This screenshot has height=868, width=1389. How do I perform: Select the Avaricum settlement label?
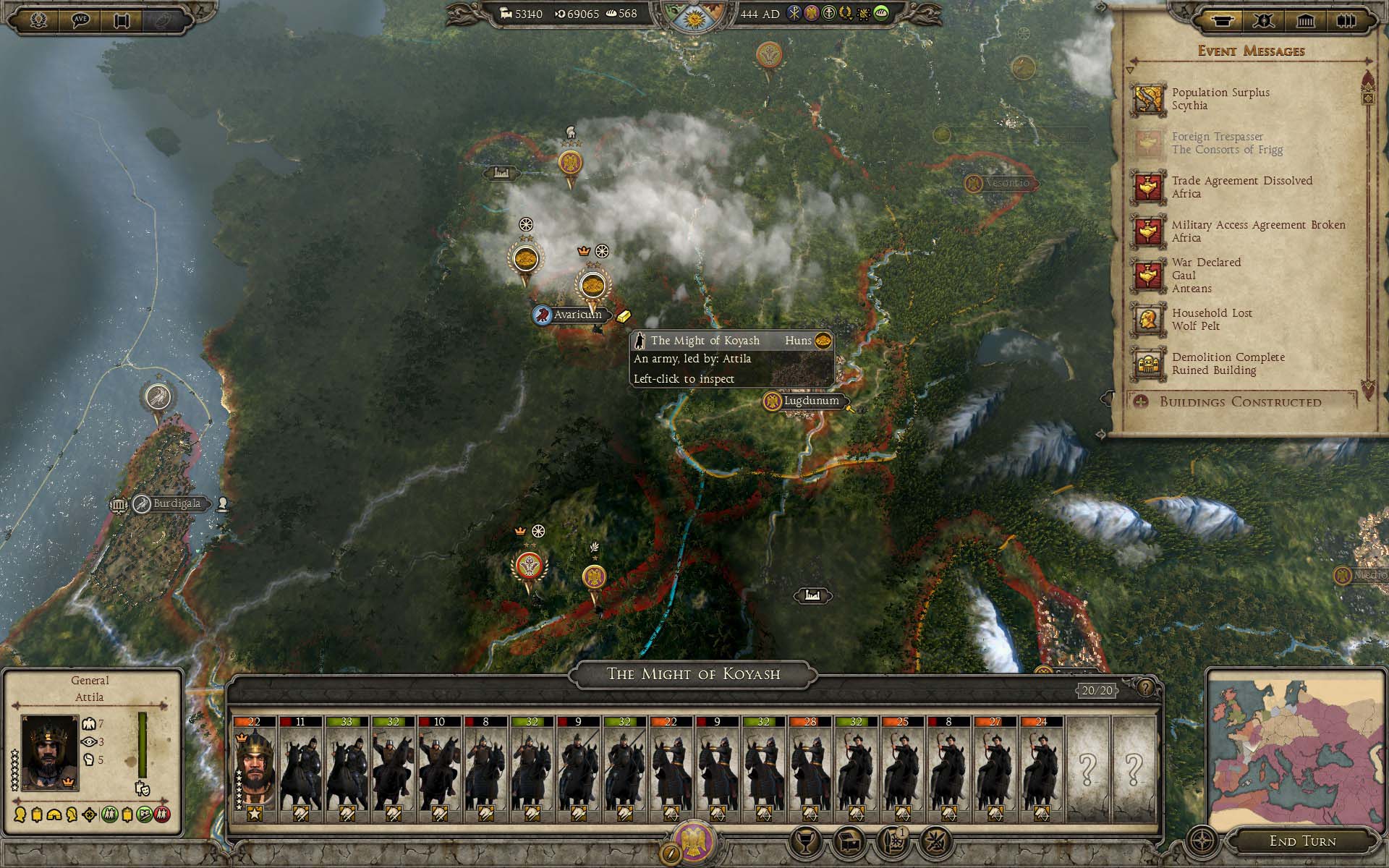pos(577,315)
